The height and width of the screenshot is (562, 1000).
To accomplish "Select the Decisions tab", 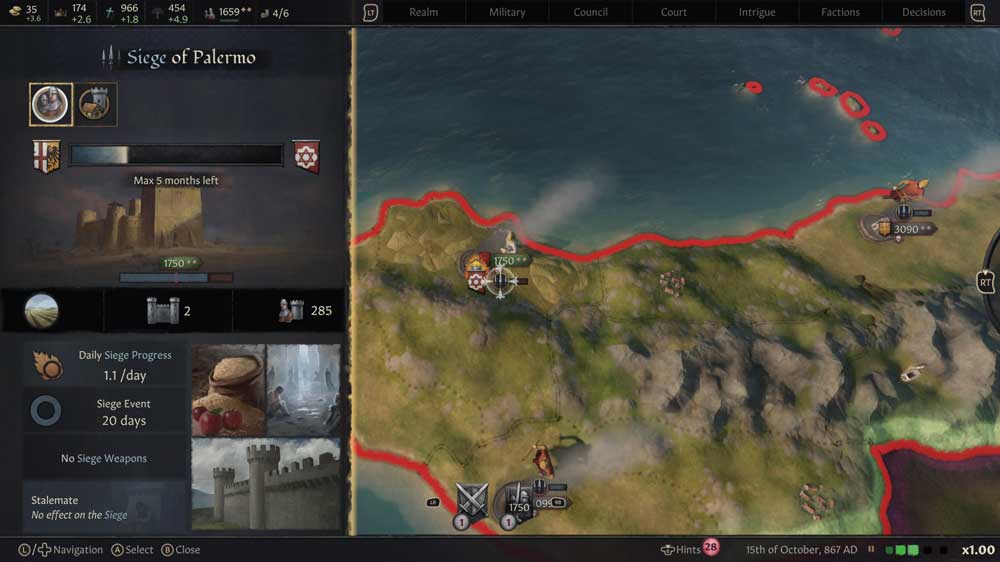I will point(924,12).
